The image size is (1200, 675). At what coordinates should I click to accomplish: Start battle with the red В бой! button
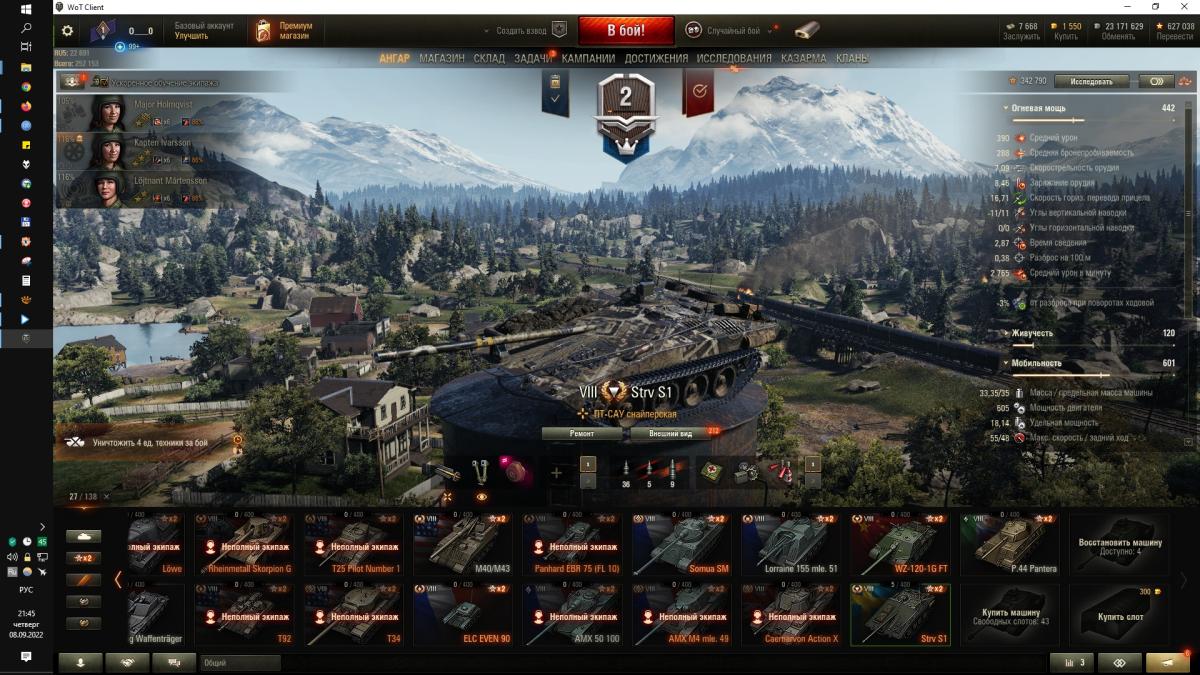625,30
